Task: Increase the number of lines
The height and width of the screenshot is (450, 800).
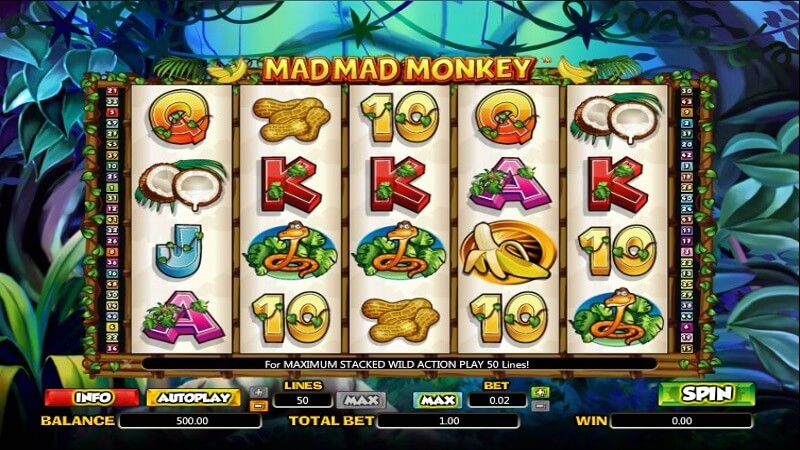Action: pos(258,392)
